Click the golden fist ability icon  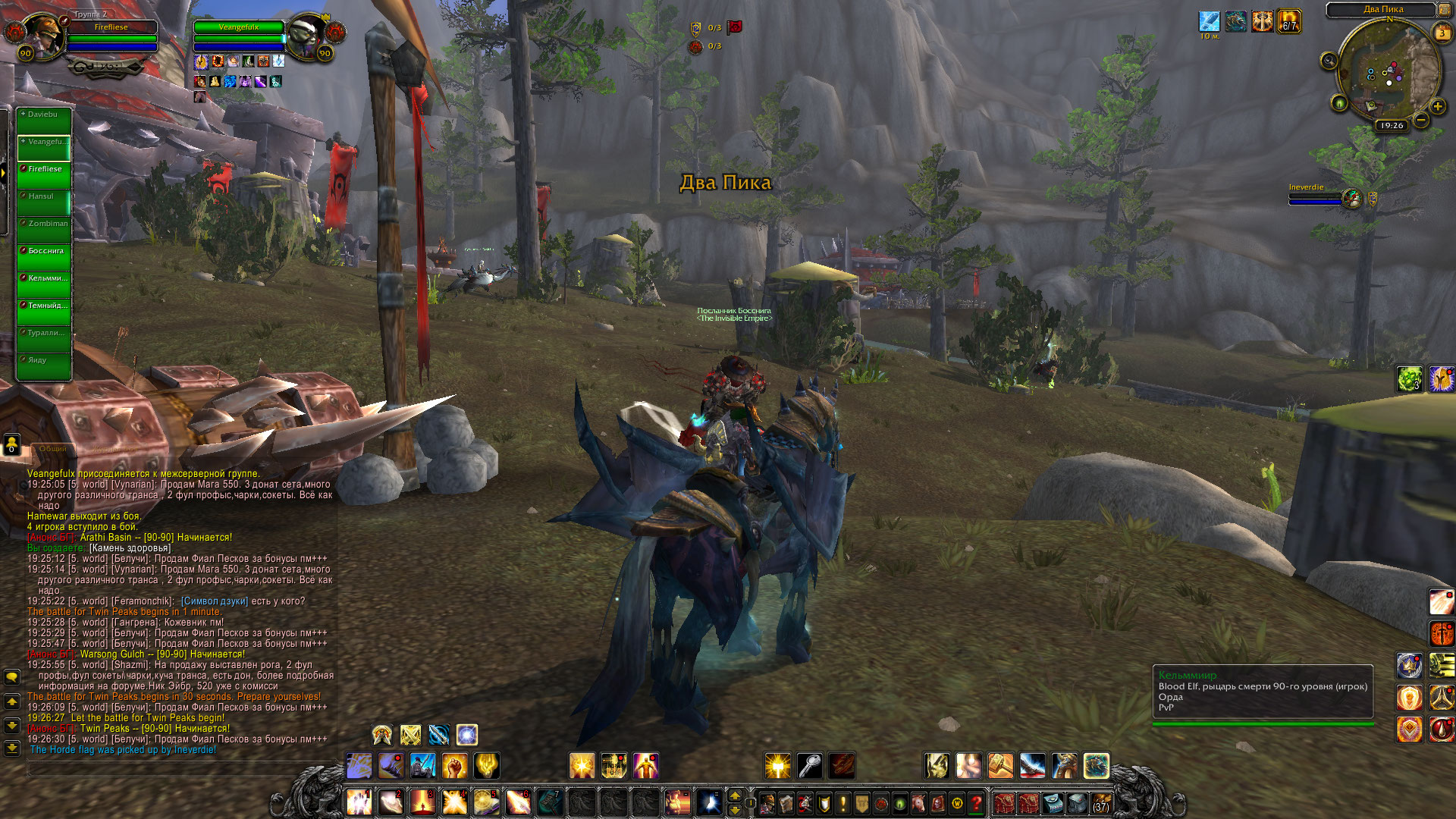(x=454, y=766)
